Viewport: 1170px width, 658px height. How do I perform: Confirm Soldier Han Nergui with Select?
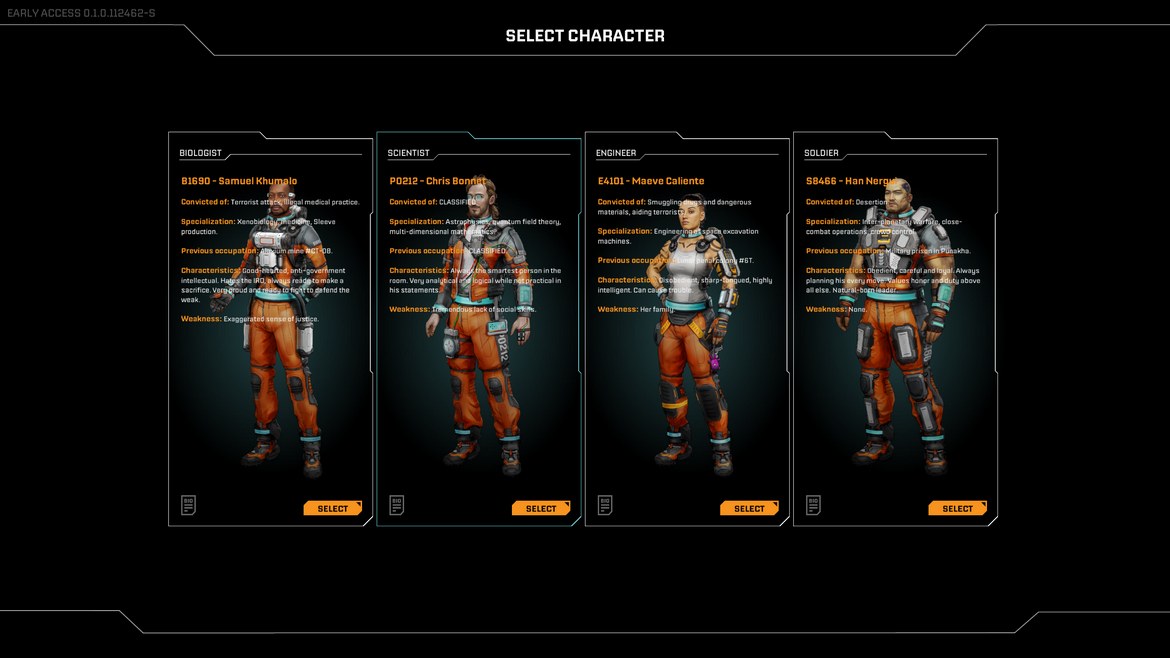(x=956, y=508)
